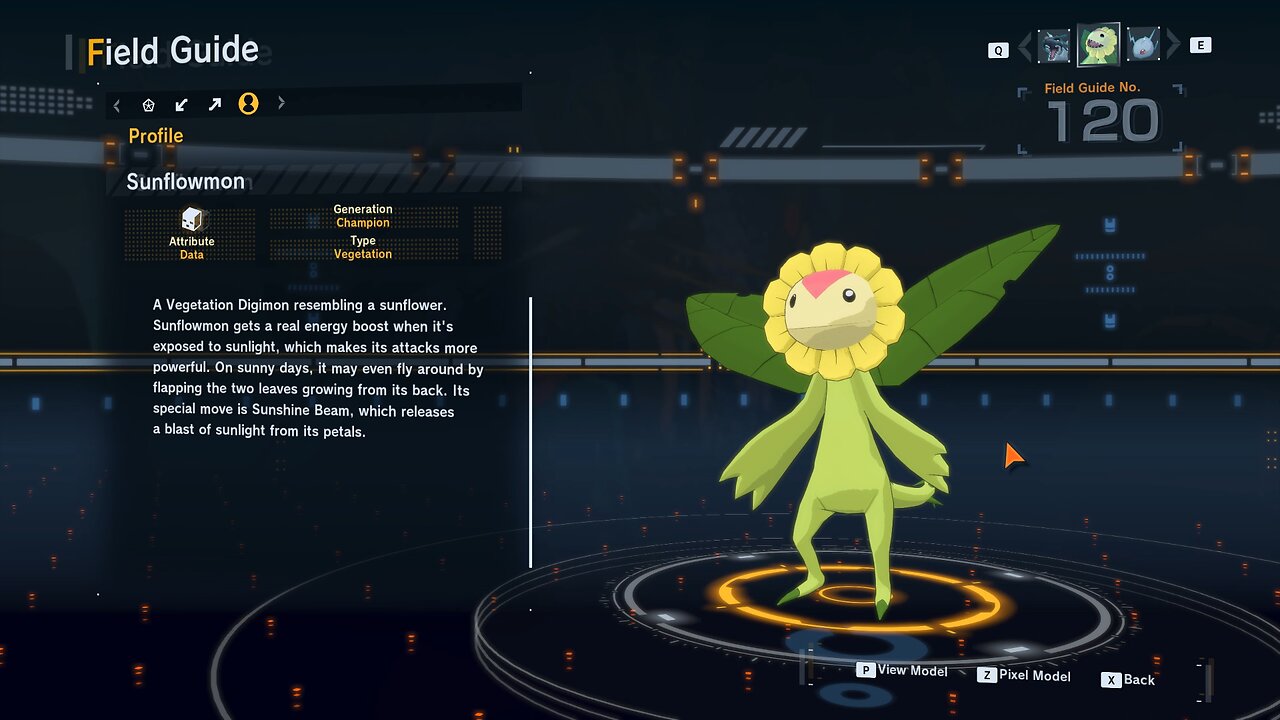
Task: Switch to Pixel Model view
Action: point(1024,676)
